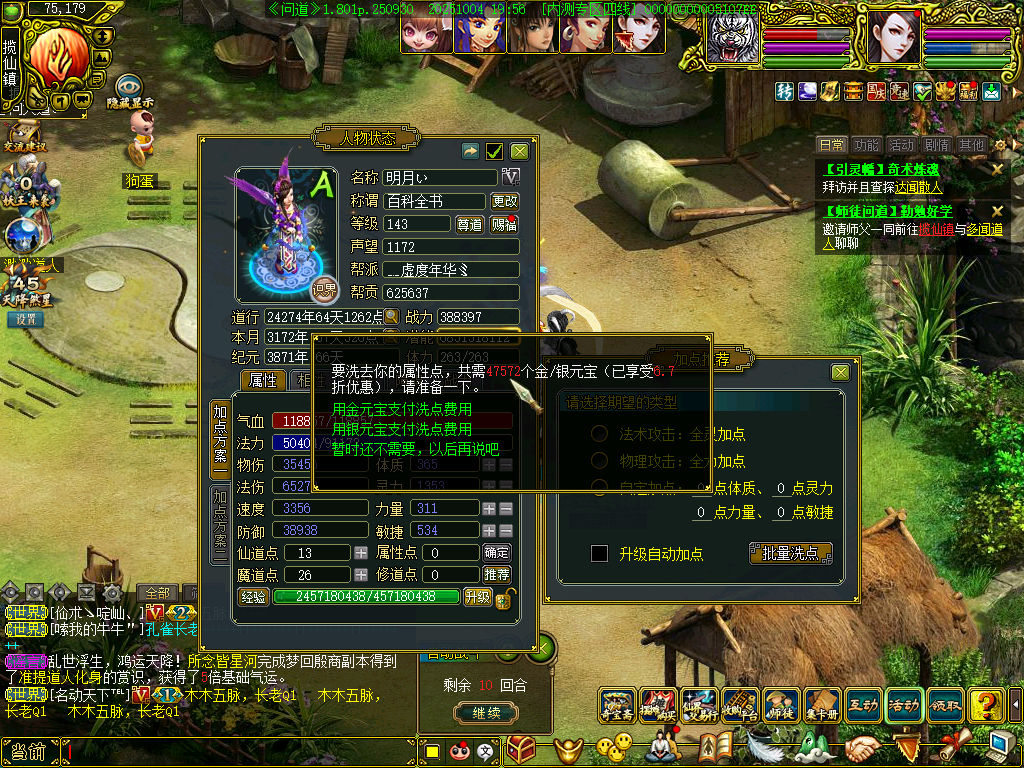Open the 活动 tab in quest tracker

901,146
